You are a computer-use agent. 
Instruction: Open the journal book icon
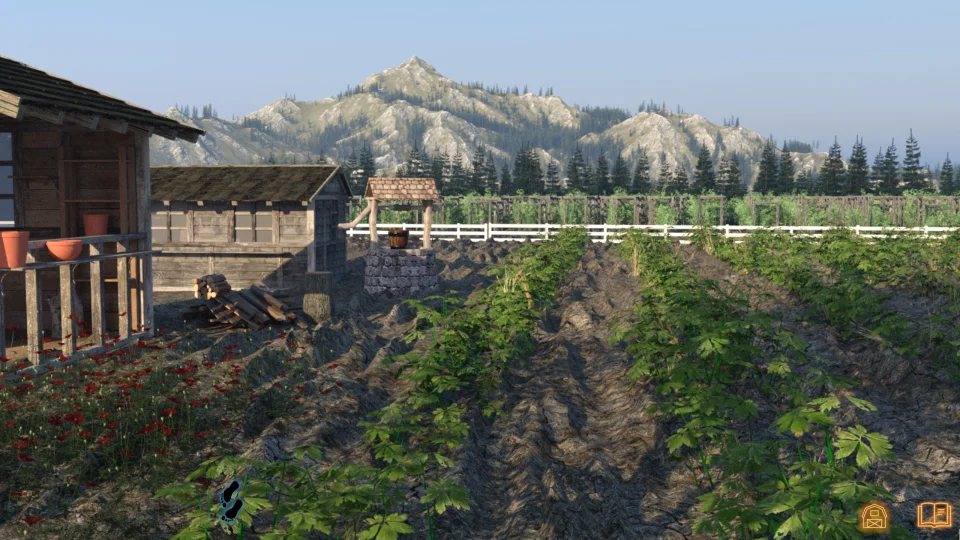(x=934, y=515)
